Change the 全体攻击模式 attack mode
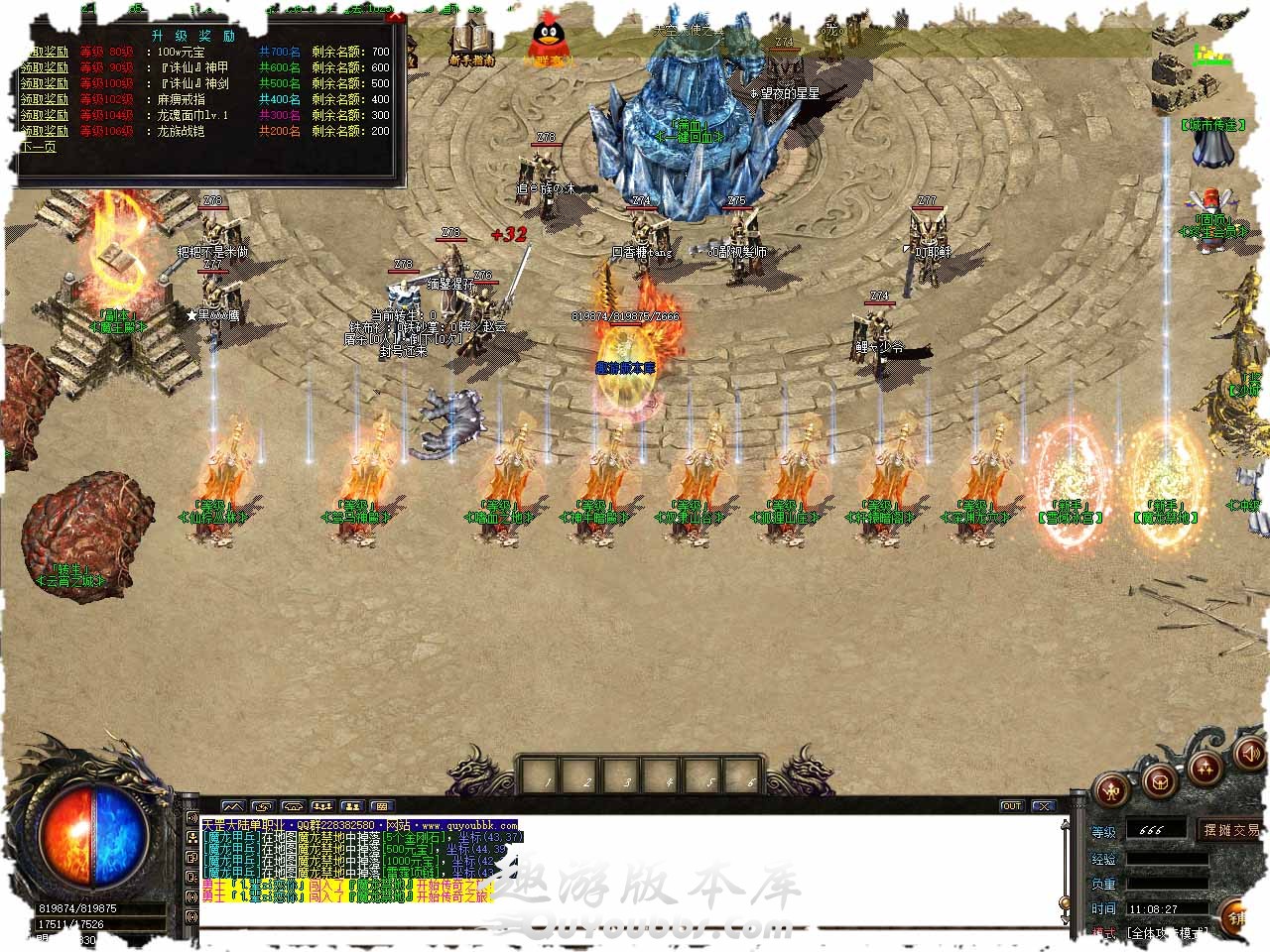Viewport: 1270px width, 952px height. [1167, 934]
